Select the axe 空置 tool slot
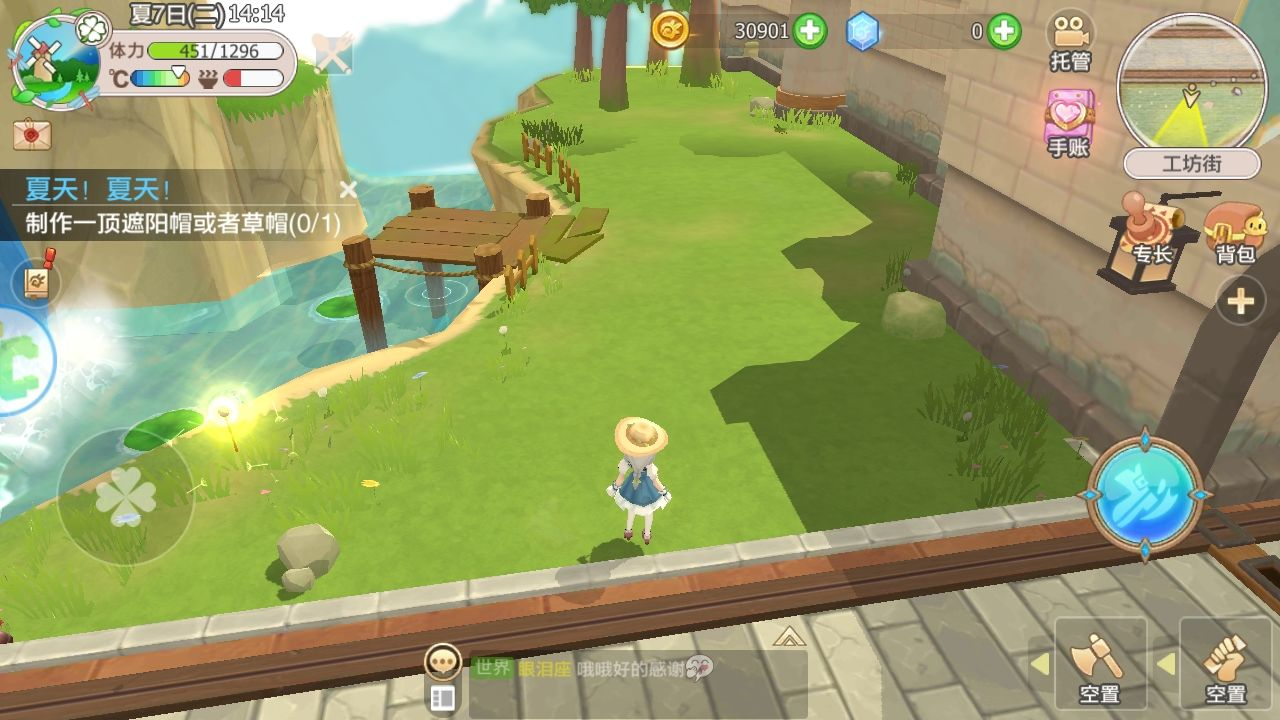The width and height of the screenshot is (1280, 720). [x=1099, y=663]
